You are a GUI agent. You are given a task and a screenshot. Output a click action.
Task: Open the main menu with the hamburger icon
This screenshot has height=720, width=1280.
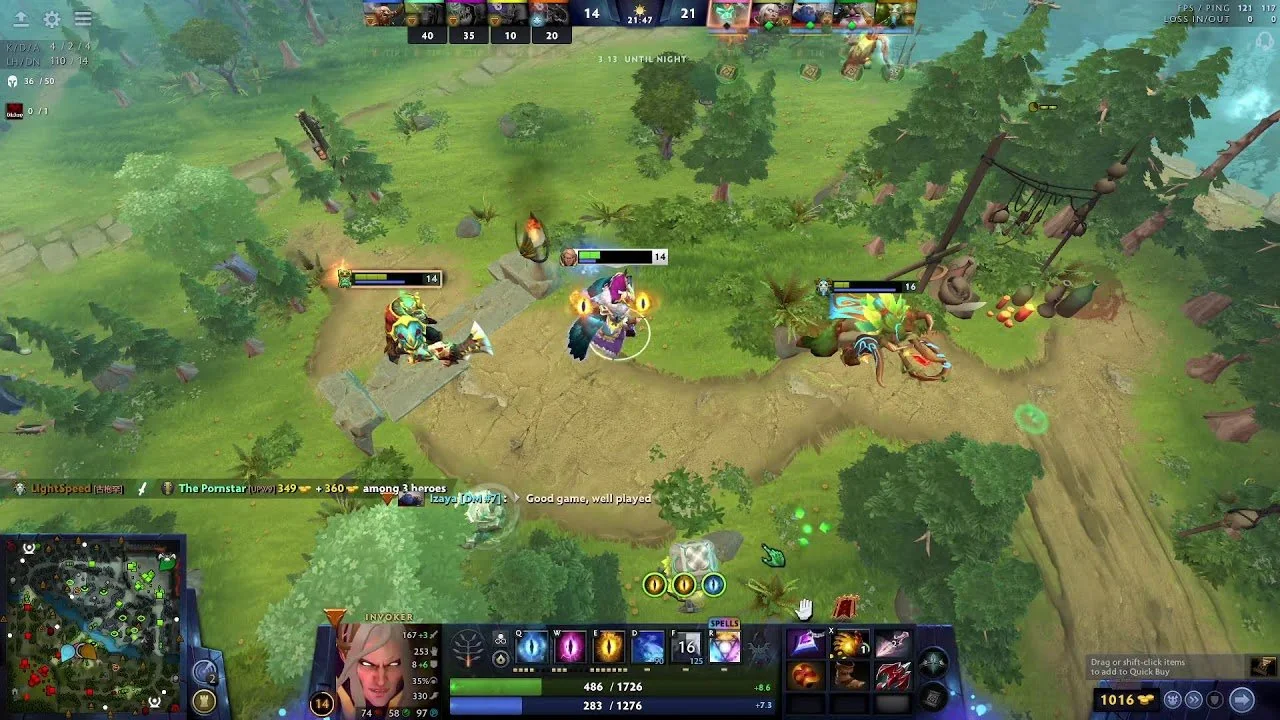(83, 17)
